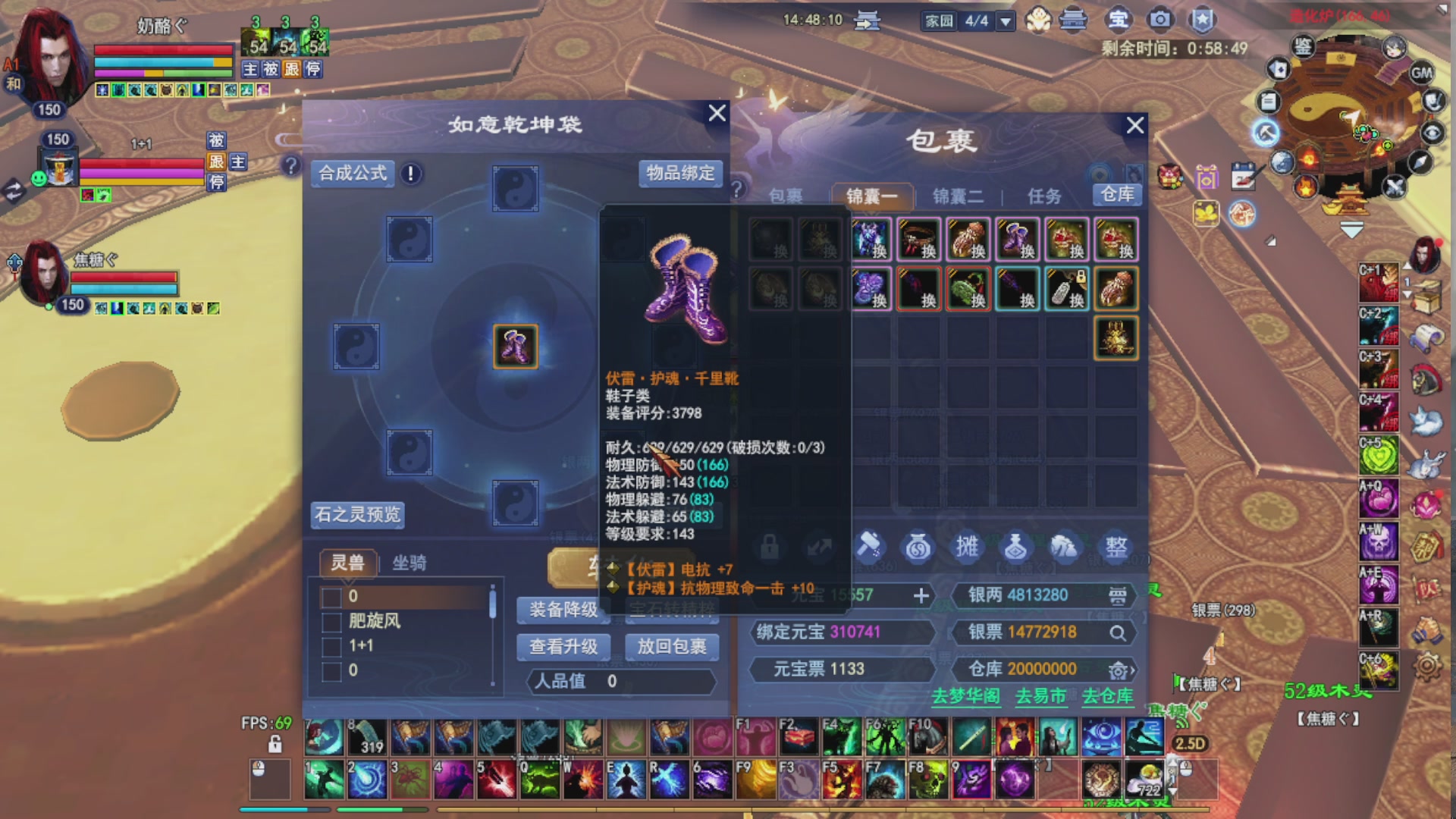The width and height of the screenshot is (1456, 819).
Task: Select the purple boots in the 乾坤袋 center slot
Action: (515, 346)
